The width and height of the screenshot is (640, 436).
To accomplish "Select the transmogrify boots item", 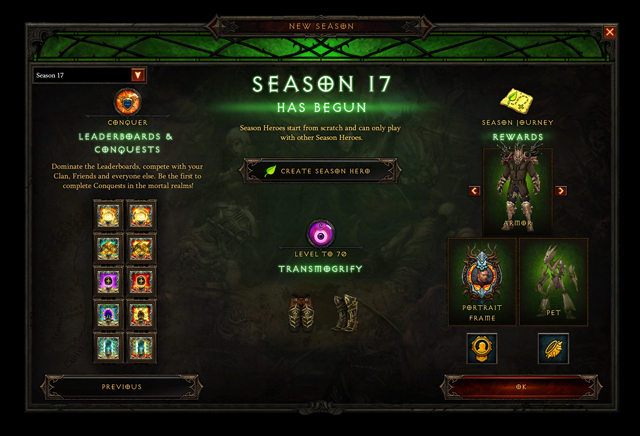I will tap(342, 312).
